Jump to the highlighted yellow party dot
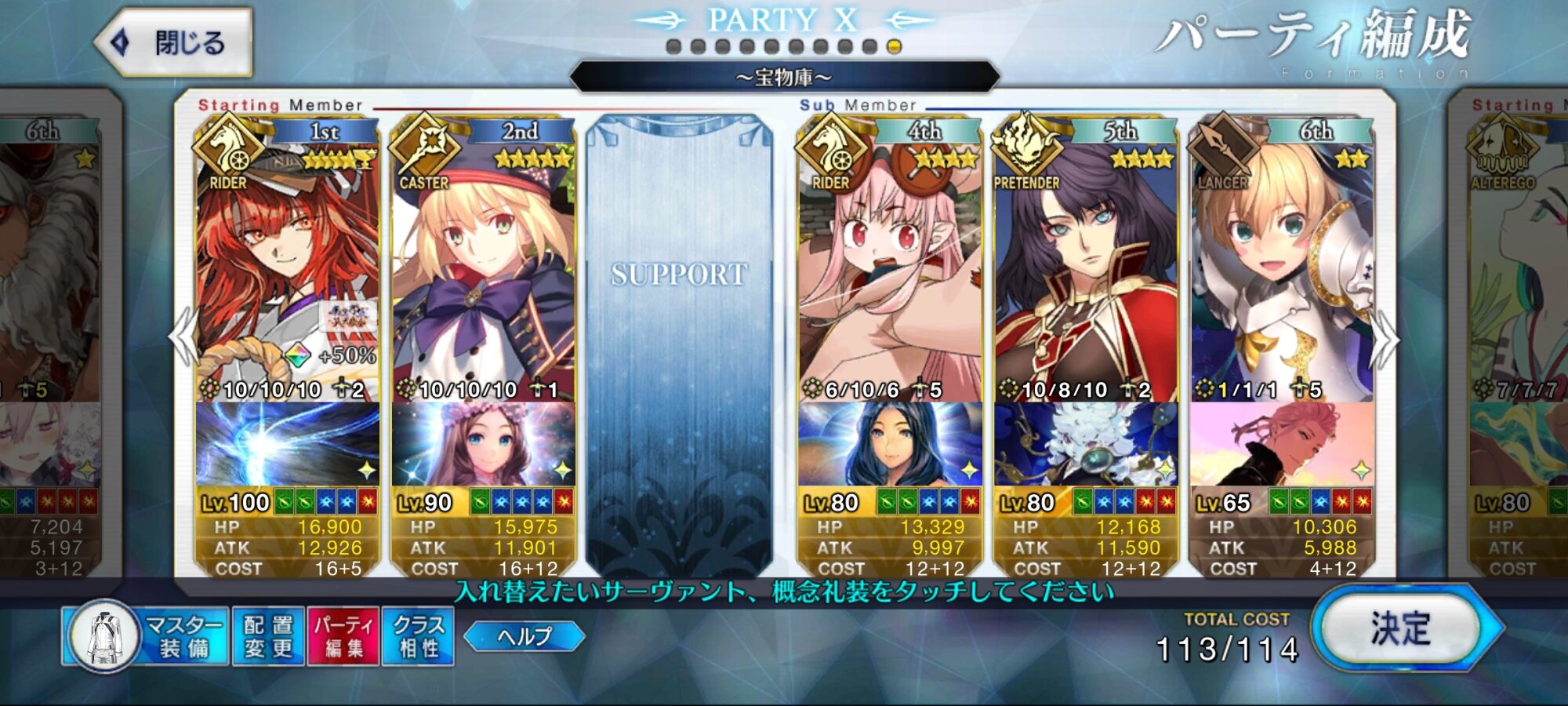This screenshot has width=1568, height=706. pos(894,47)
